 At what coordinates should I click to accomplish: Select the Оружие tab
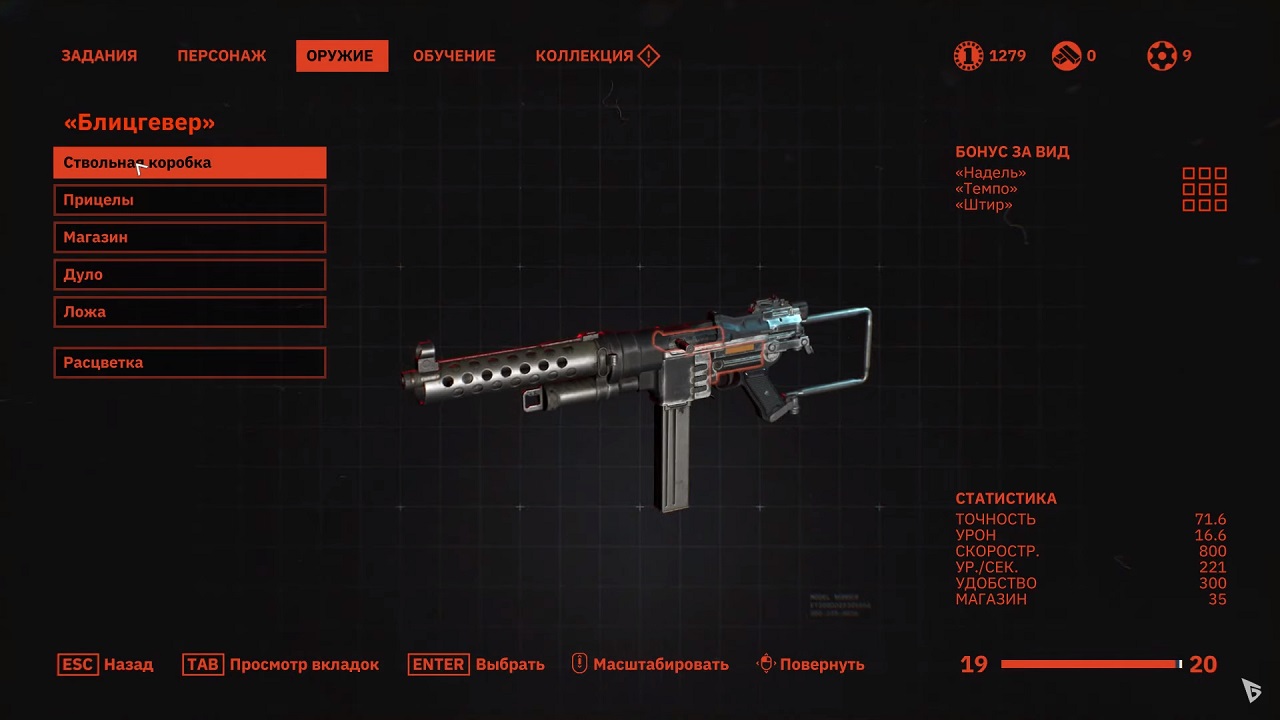[x=340, y=56]
